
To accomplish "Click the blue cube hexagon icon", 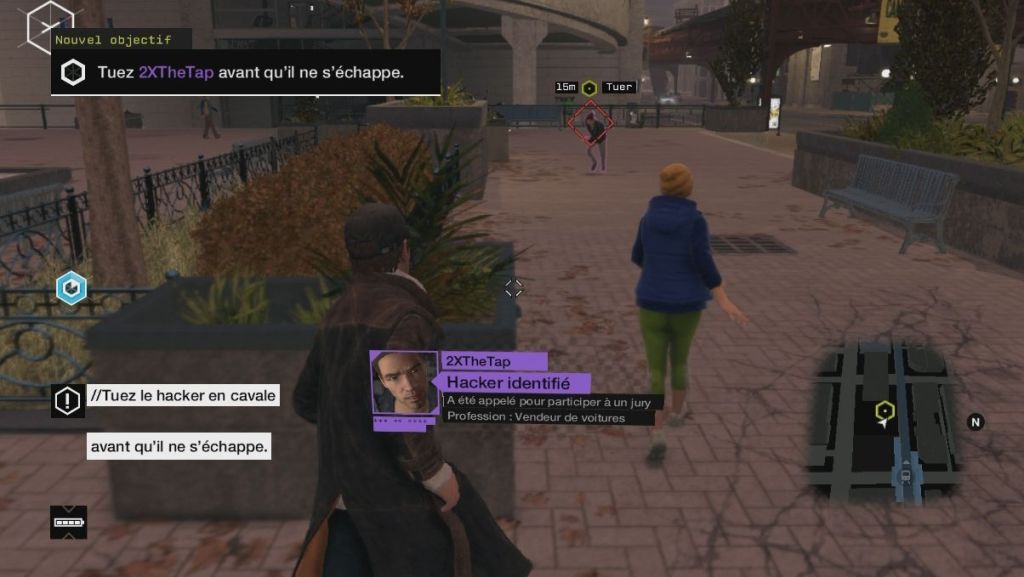I will pyautogui.click(x=71, y=288).
